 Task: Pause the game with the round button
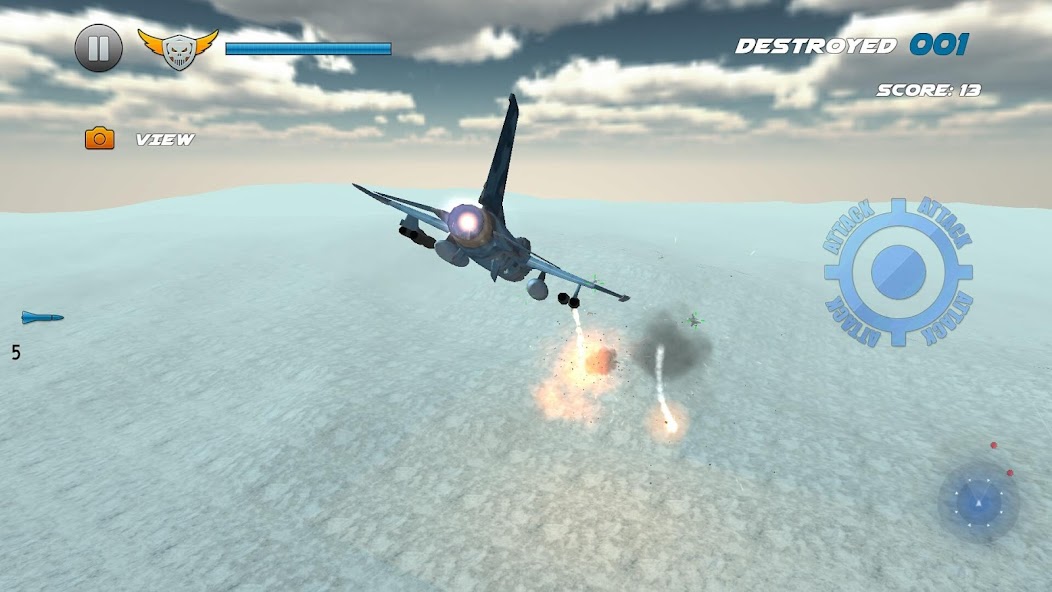coord(99,48)
